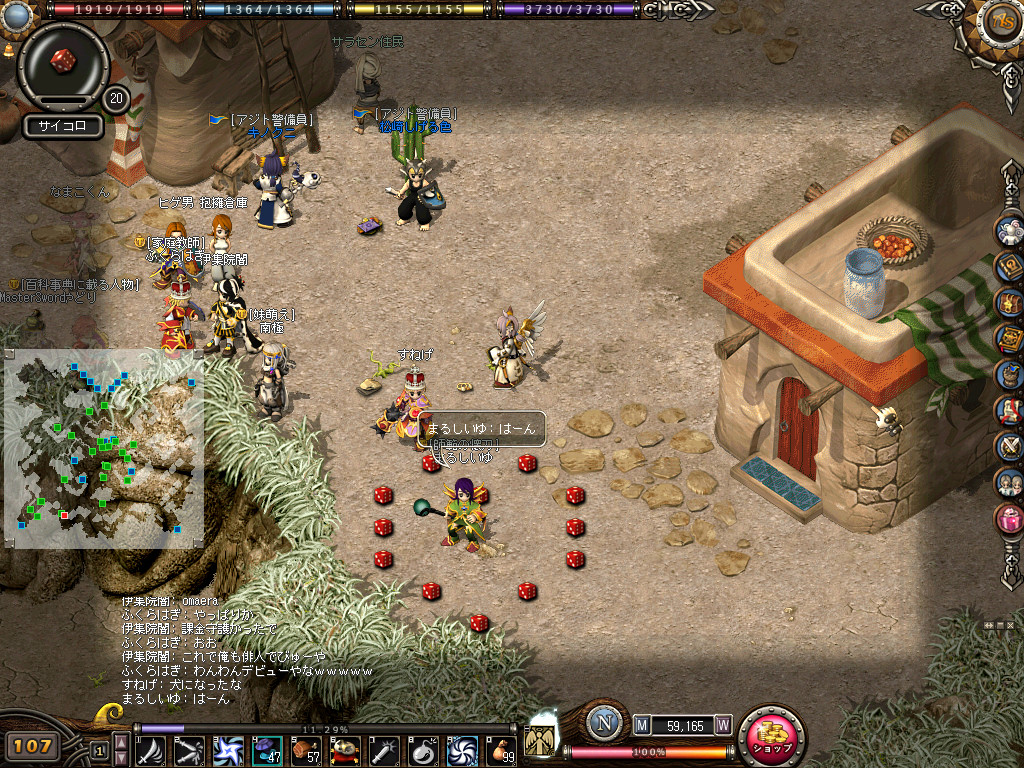Open the question mark help book icon

pyautogui.click(x=1010, y=266)
